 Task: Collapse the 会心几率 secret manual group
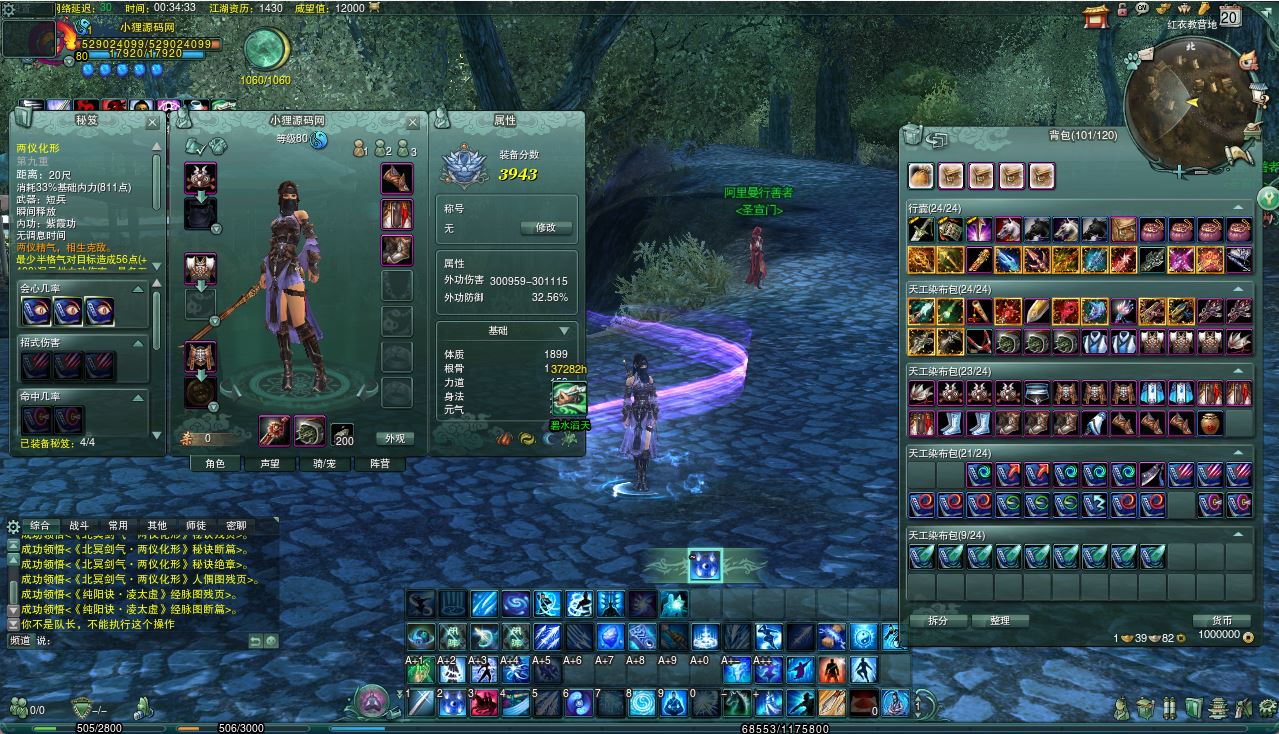[155, 288]
